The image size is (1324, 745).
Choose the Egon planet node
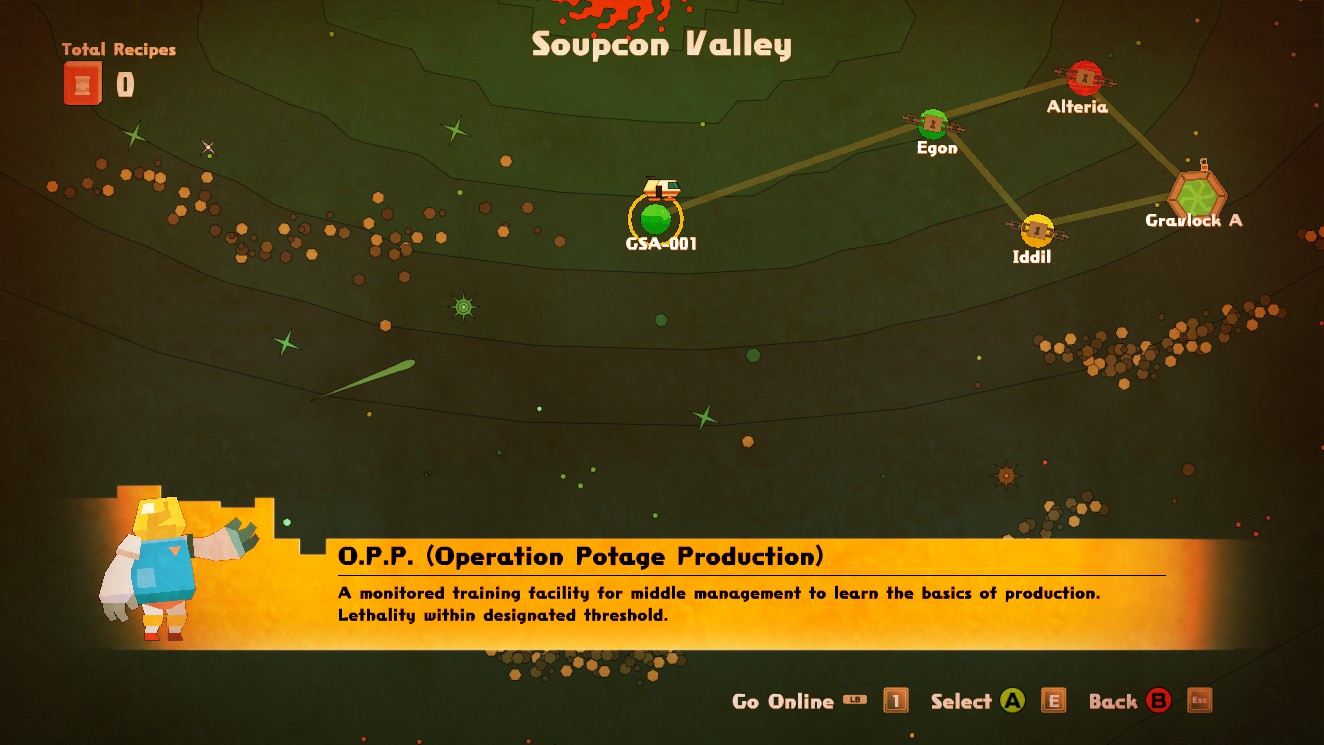(933, 125)
